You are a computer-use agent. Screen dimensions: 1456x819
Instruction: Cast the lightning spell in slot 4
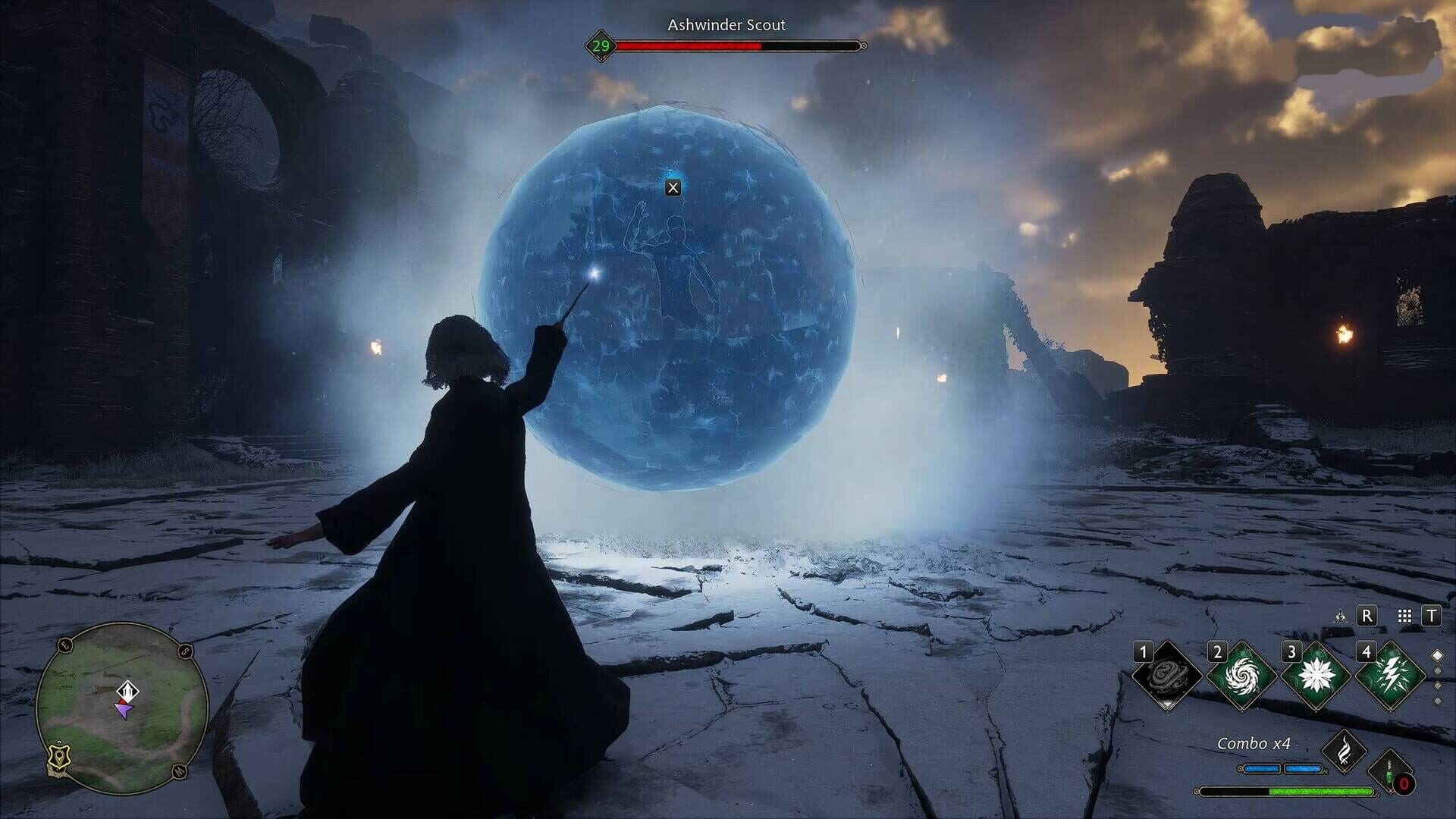pos(1392,673)
